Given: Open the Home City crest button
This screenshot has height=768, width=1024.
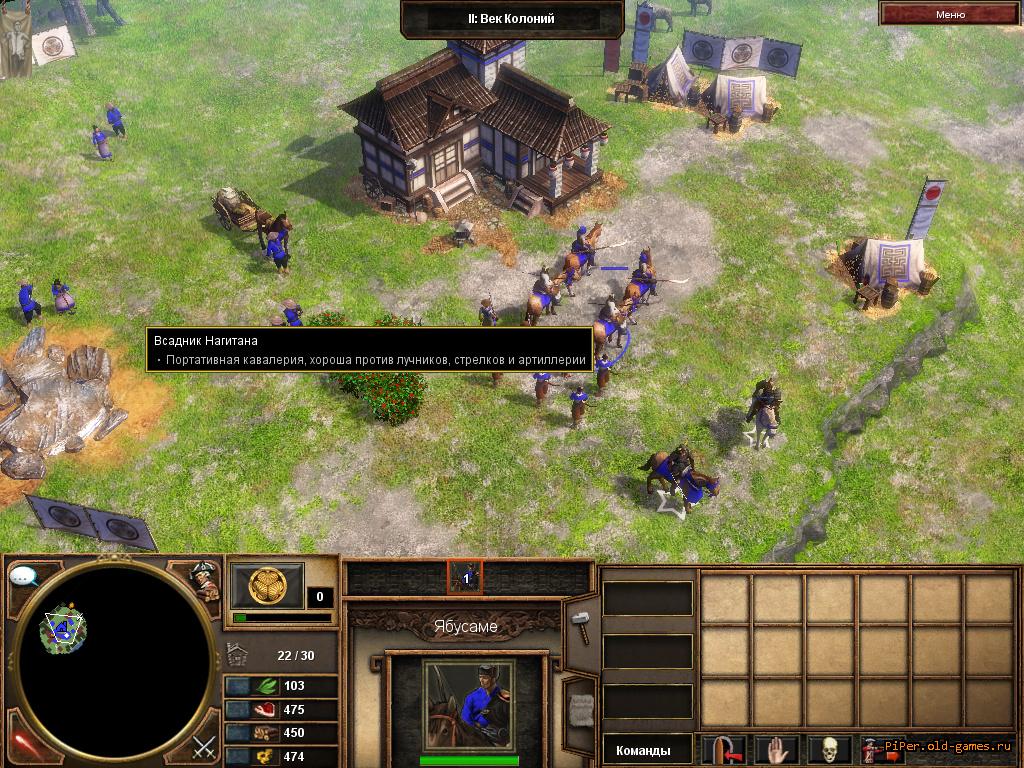Looking at the screenshot, I should (267, 585).
